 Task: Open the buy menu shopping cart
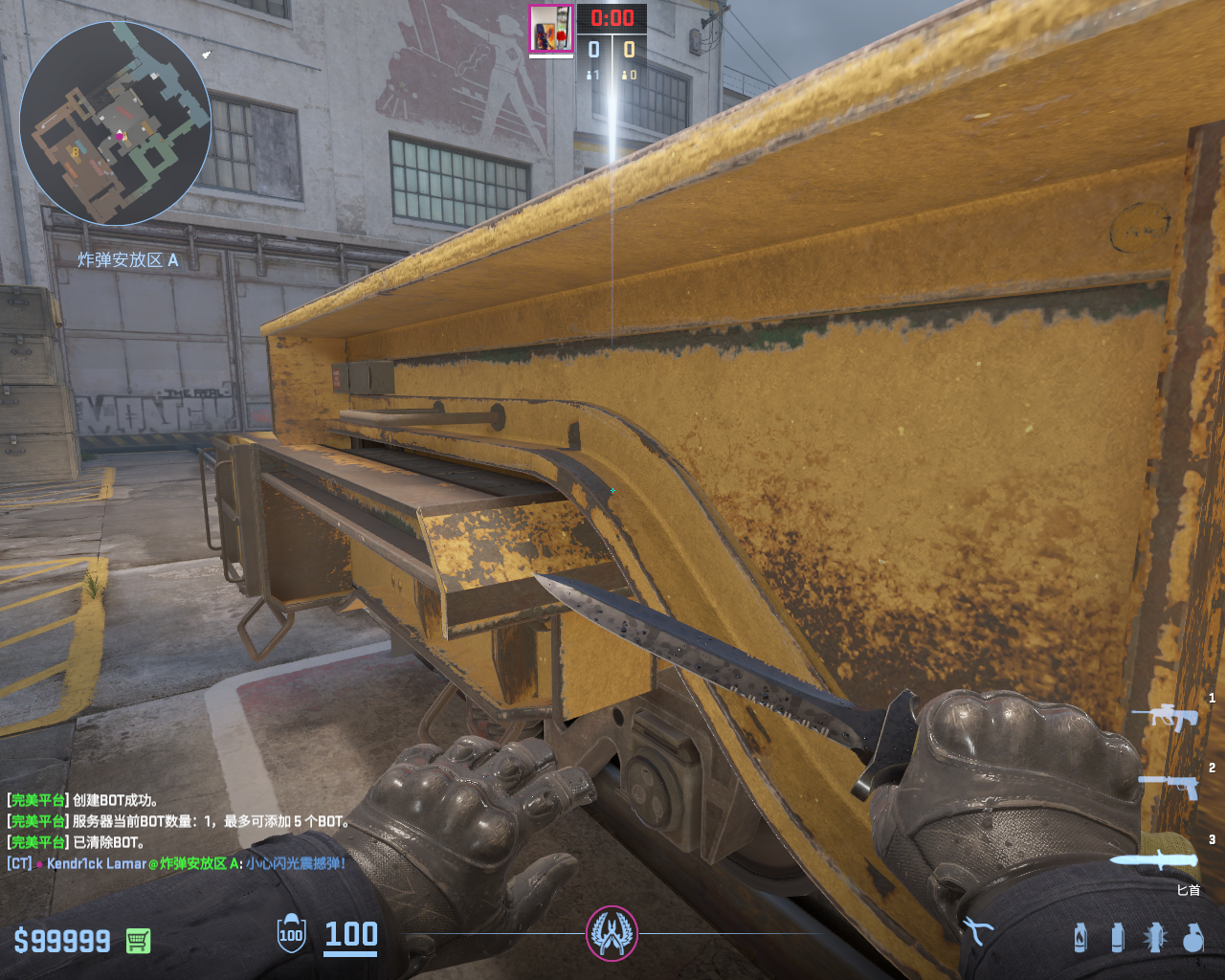coord(138,941)
